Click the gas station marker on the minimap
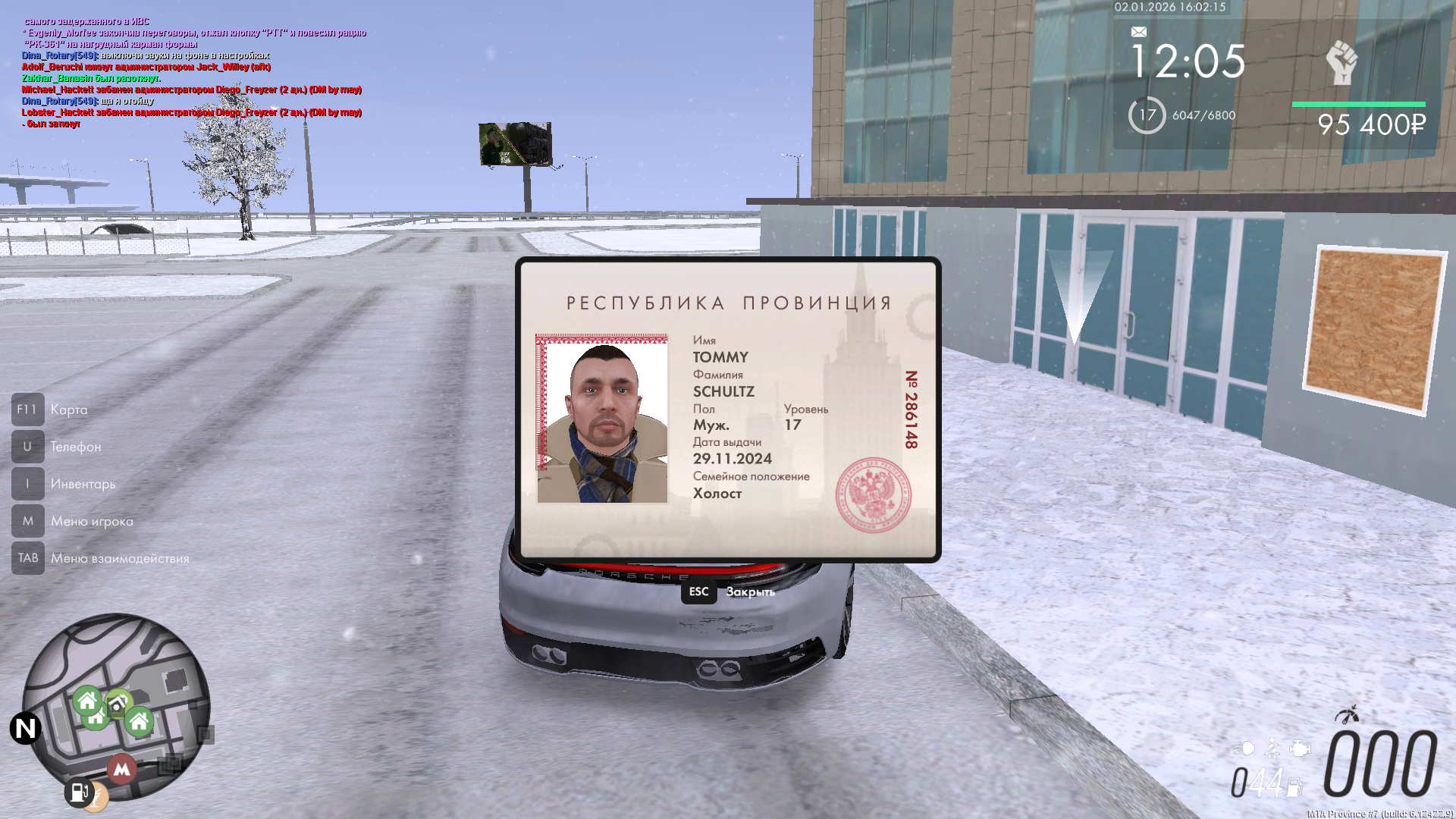 point(78,792)
